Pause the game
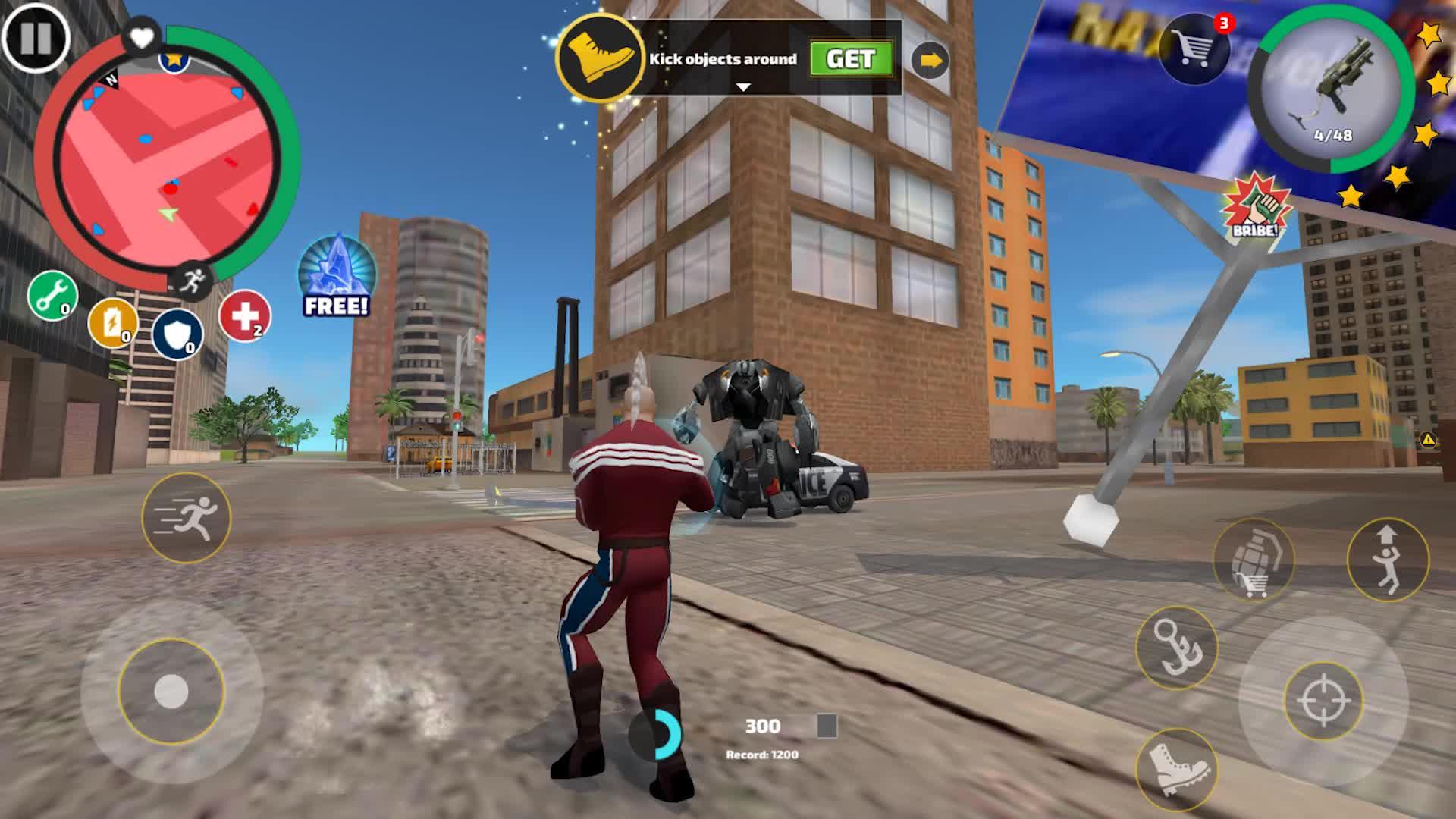 35,37
